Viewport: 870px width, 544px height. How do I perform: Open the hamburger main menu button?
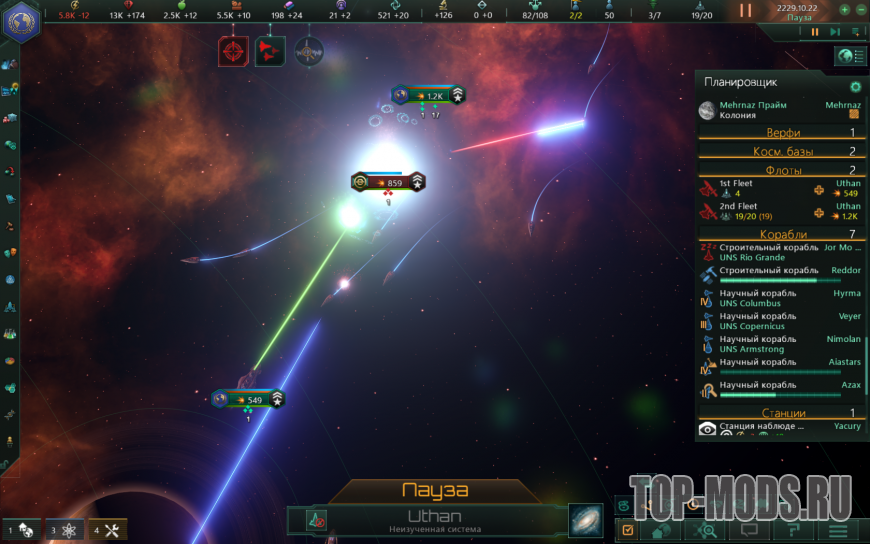pyautogui.click(x=838, y=530)
